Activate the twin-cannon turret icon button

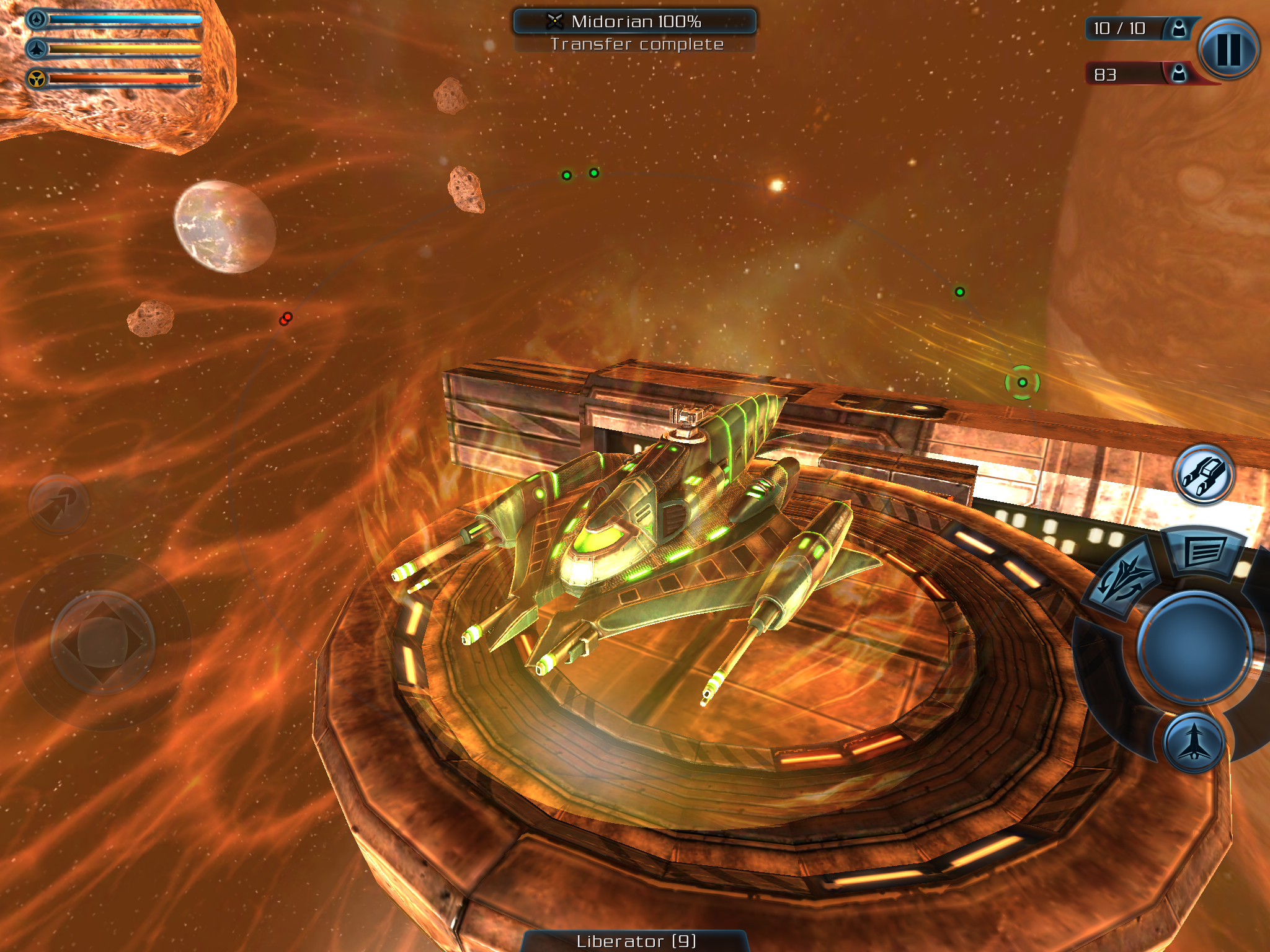coord(1203,475)
